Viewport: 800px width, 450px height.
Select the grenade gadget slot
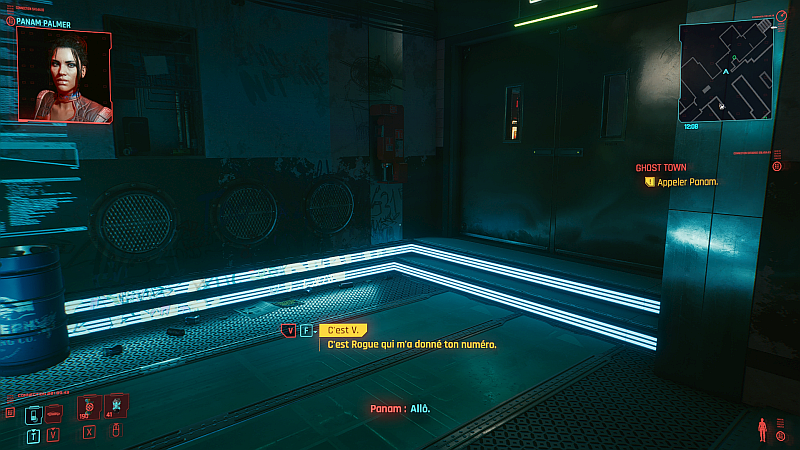tap(116, 405)
